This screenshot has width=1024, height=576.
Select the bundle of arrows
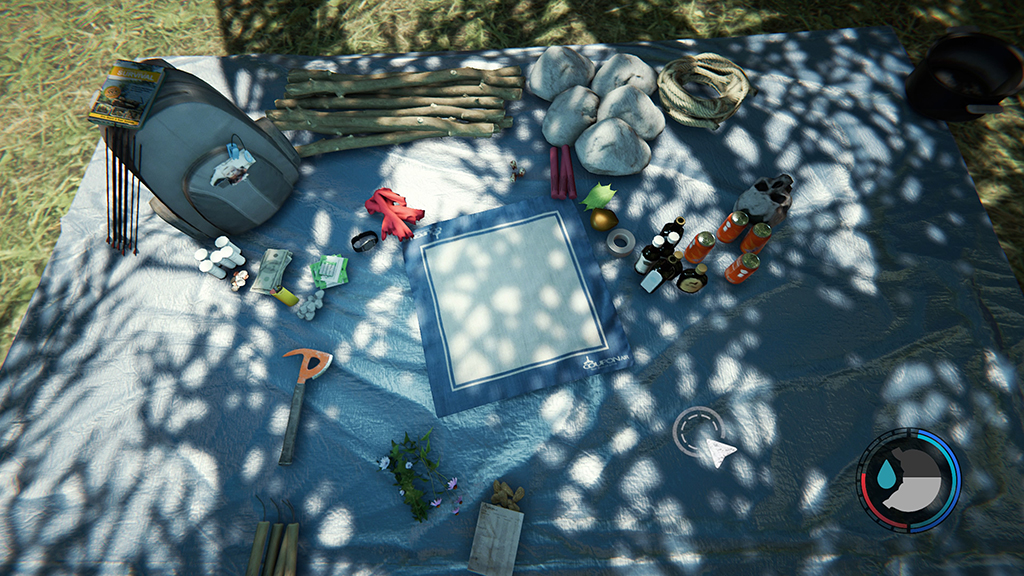122,195
